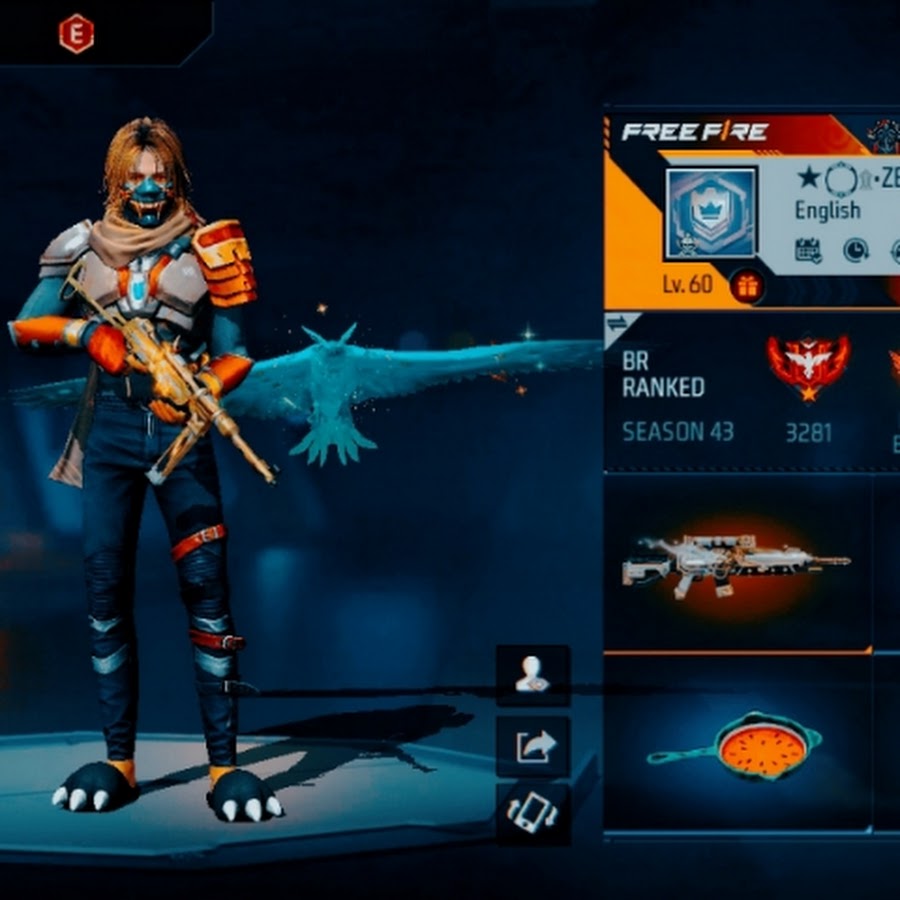The height and width of the screenshot is (900, 900).
Task: Open the character profile silhouette button
Action: 533,676
